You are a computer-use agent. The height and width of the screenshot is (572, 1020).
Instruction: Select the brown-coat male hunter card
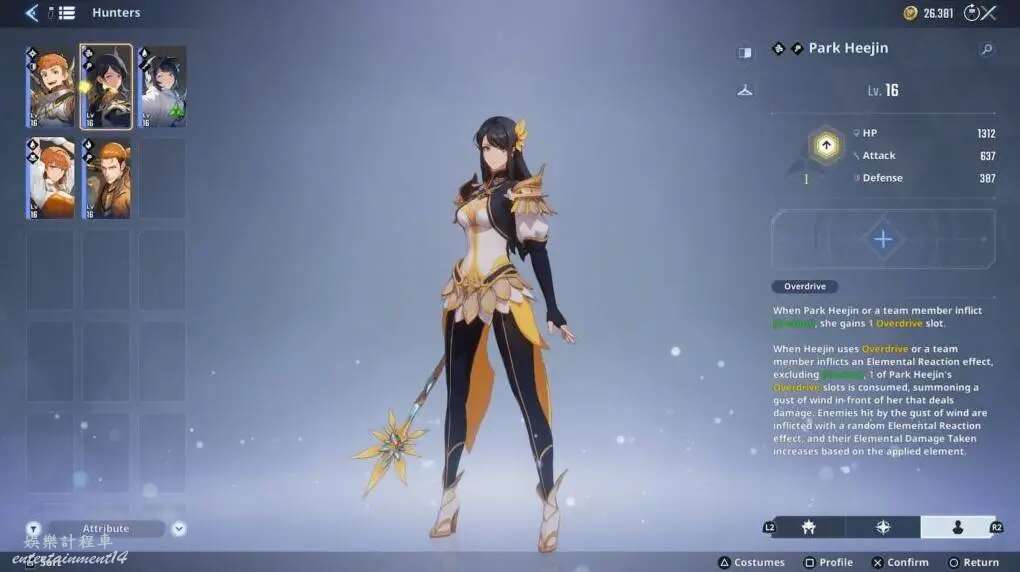pyautogui.click(x=106, y=179)
